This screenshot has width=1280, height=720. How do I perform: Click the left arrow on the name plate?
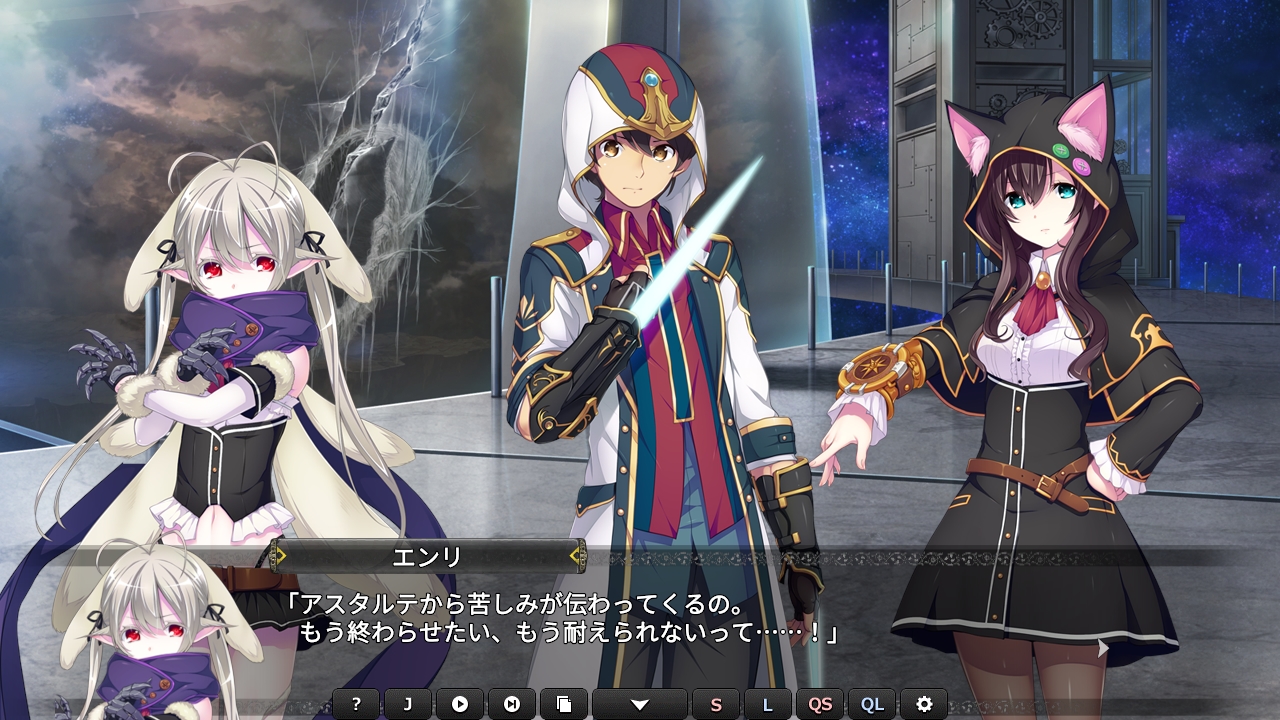pyautogui.click(x=281, y=554)
